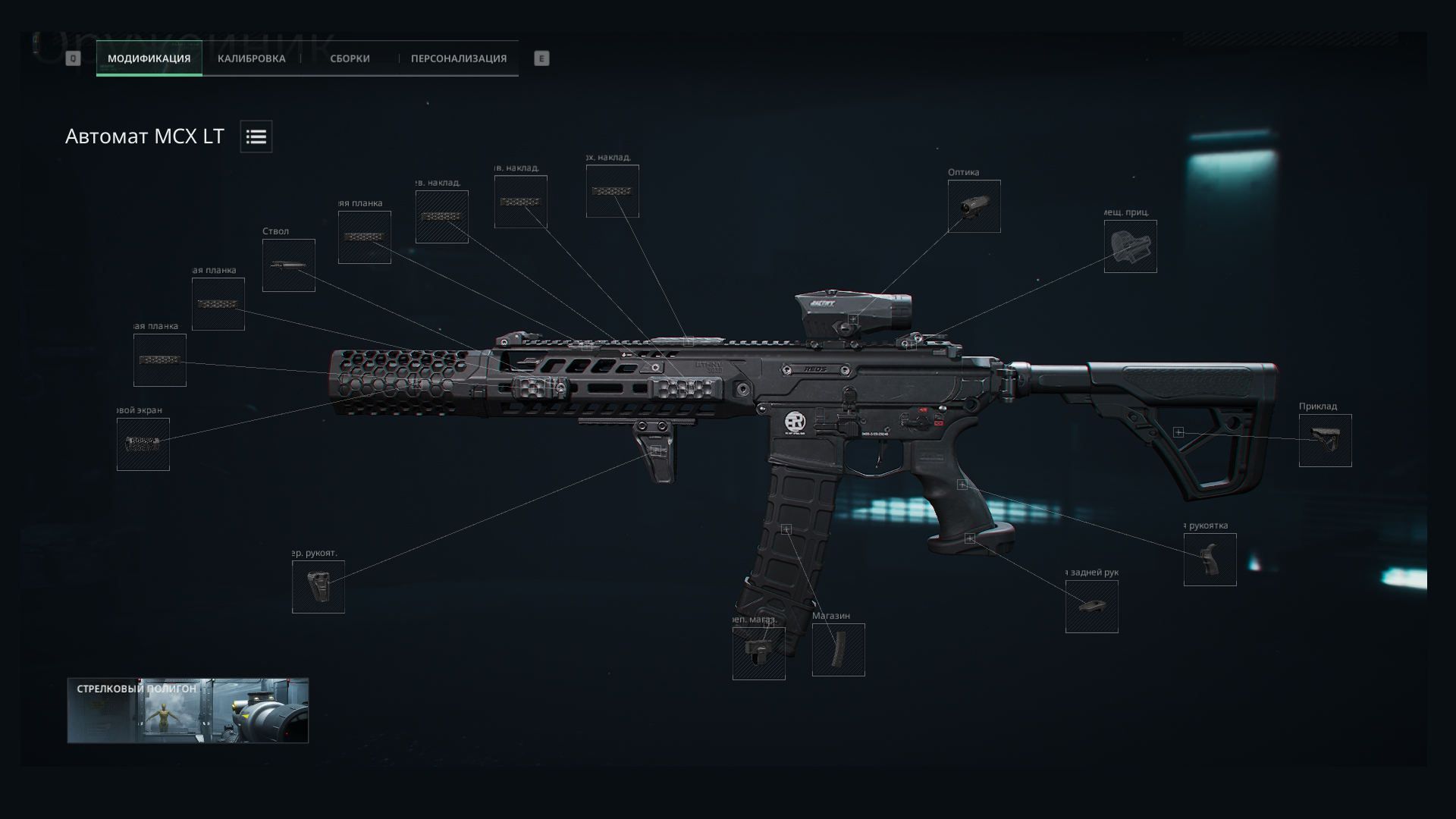Select the rear grip baseplate slot

point(1091,607)
